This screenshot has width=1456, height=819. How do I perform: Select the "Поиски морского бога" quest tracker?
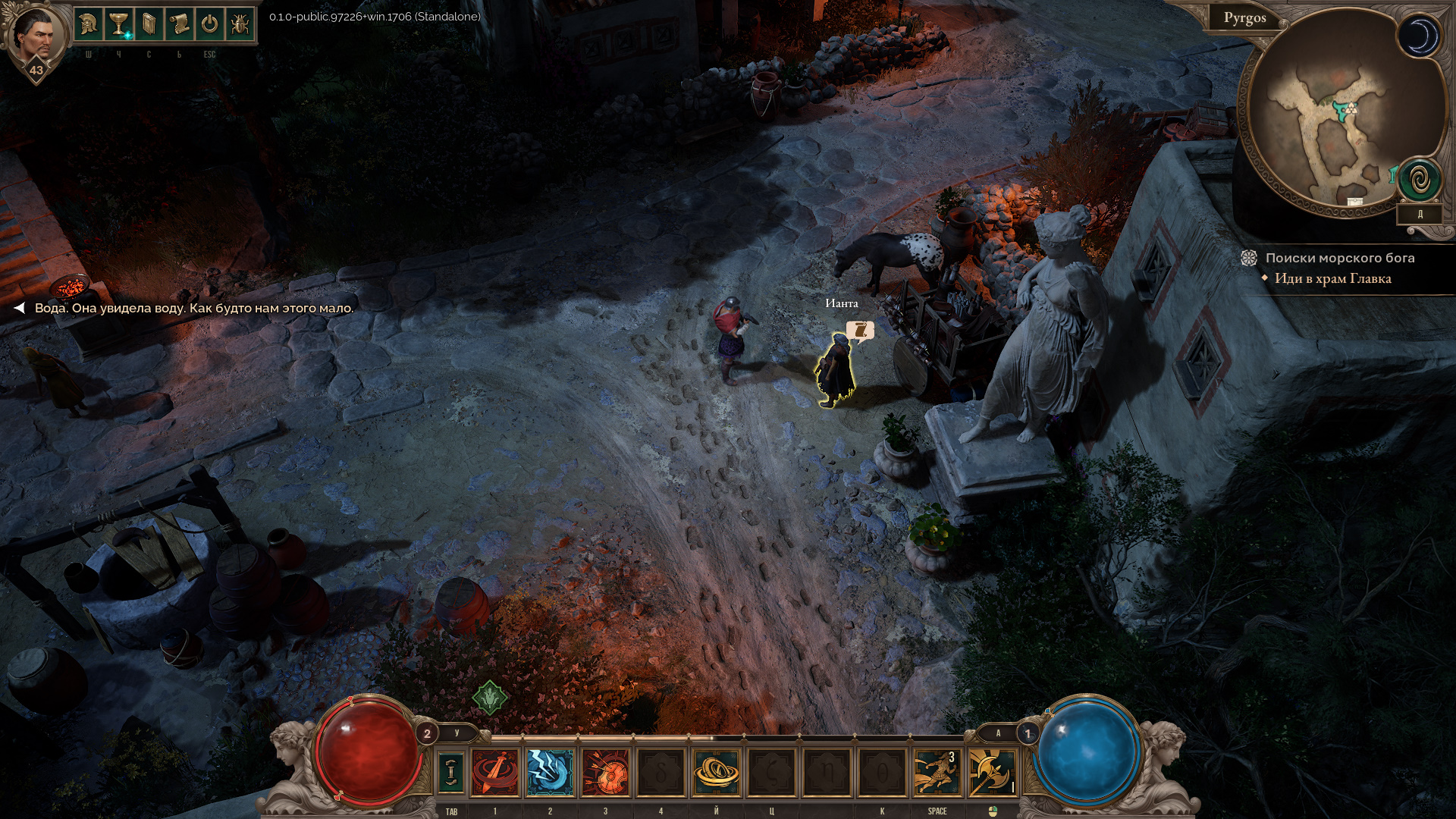(1339, 258)
